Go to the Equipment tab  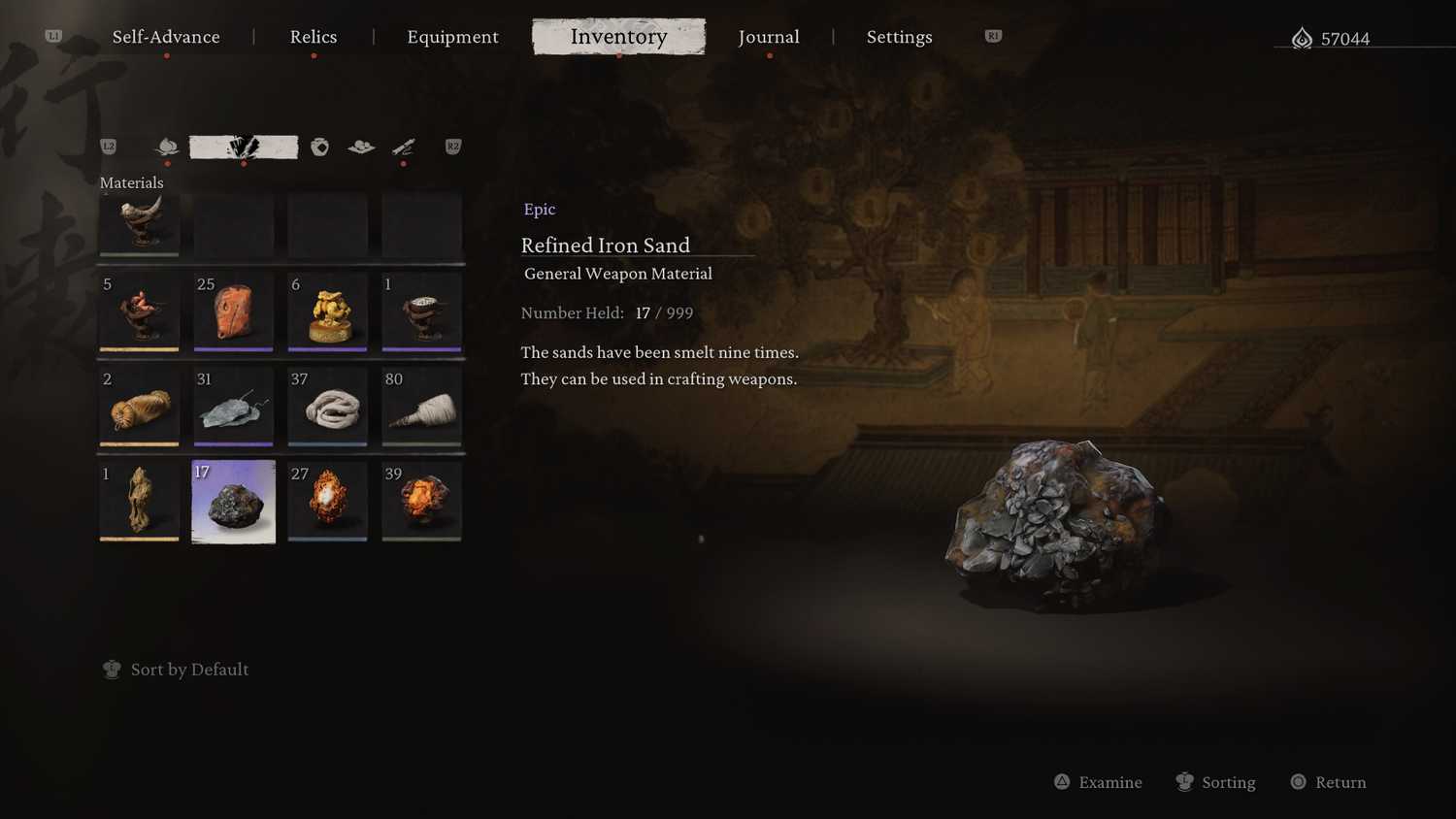click(x=452, y=37)
